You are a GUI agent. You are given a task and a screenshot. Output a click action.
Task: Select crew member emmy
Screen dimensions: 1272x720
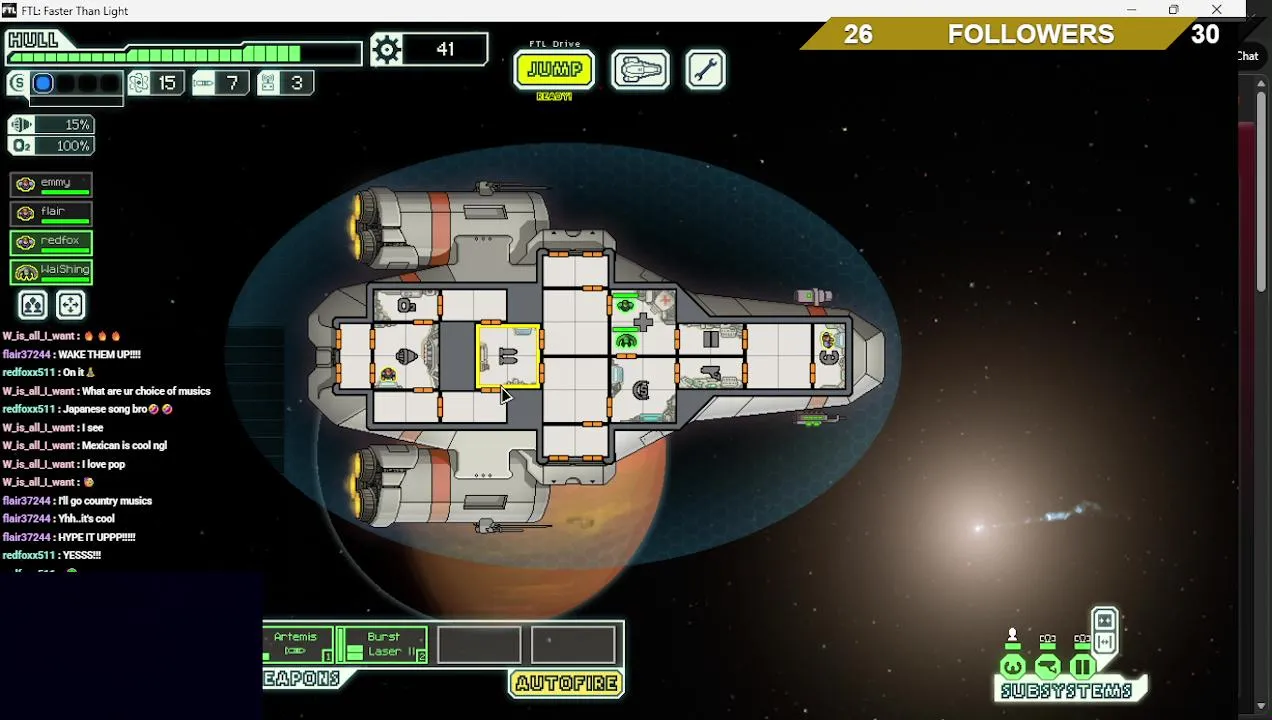51,184
